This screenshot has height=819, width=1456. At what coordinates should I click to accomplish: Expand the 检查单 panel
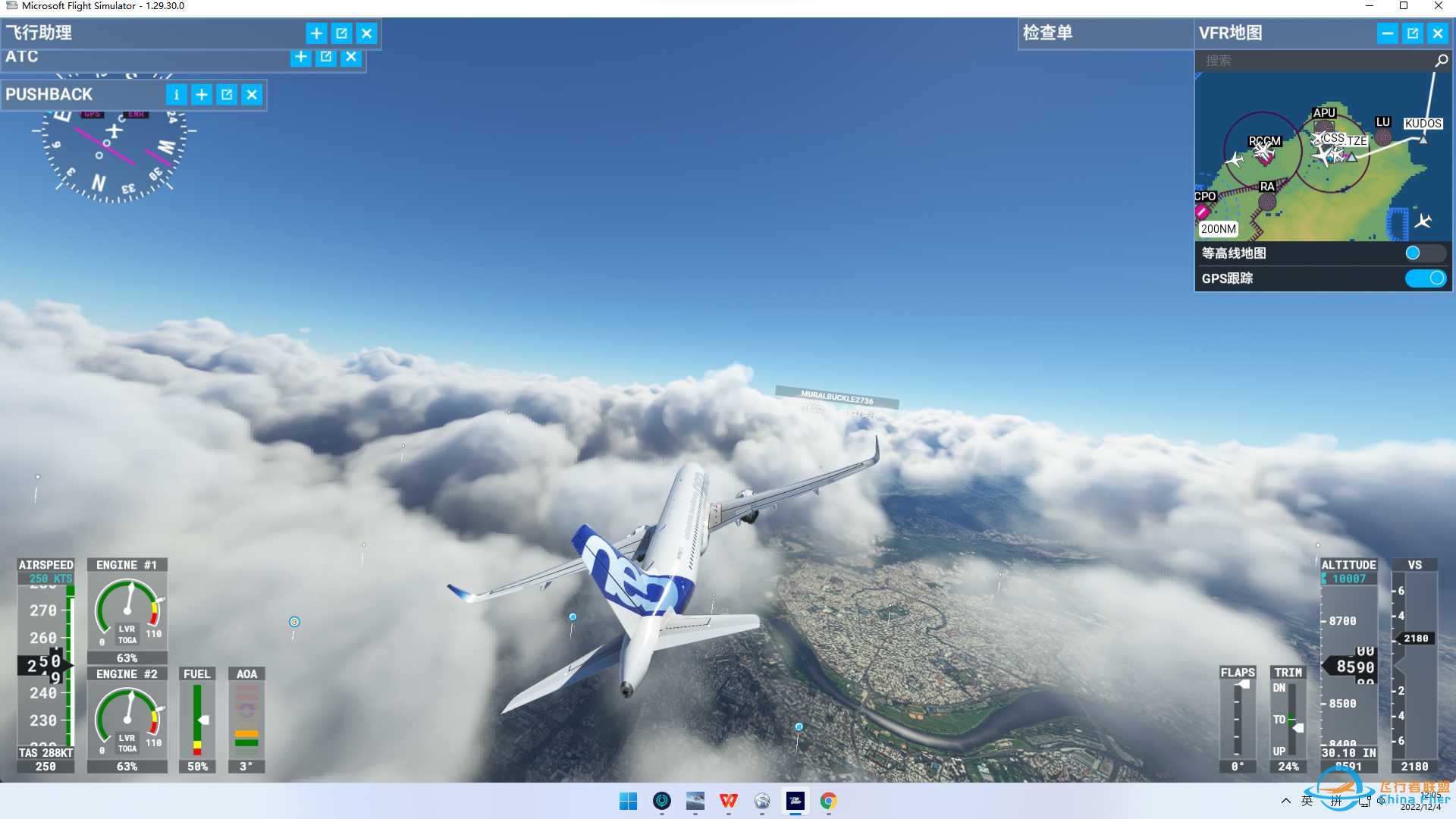1047,33
